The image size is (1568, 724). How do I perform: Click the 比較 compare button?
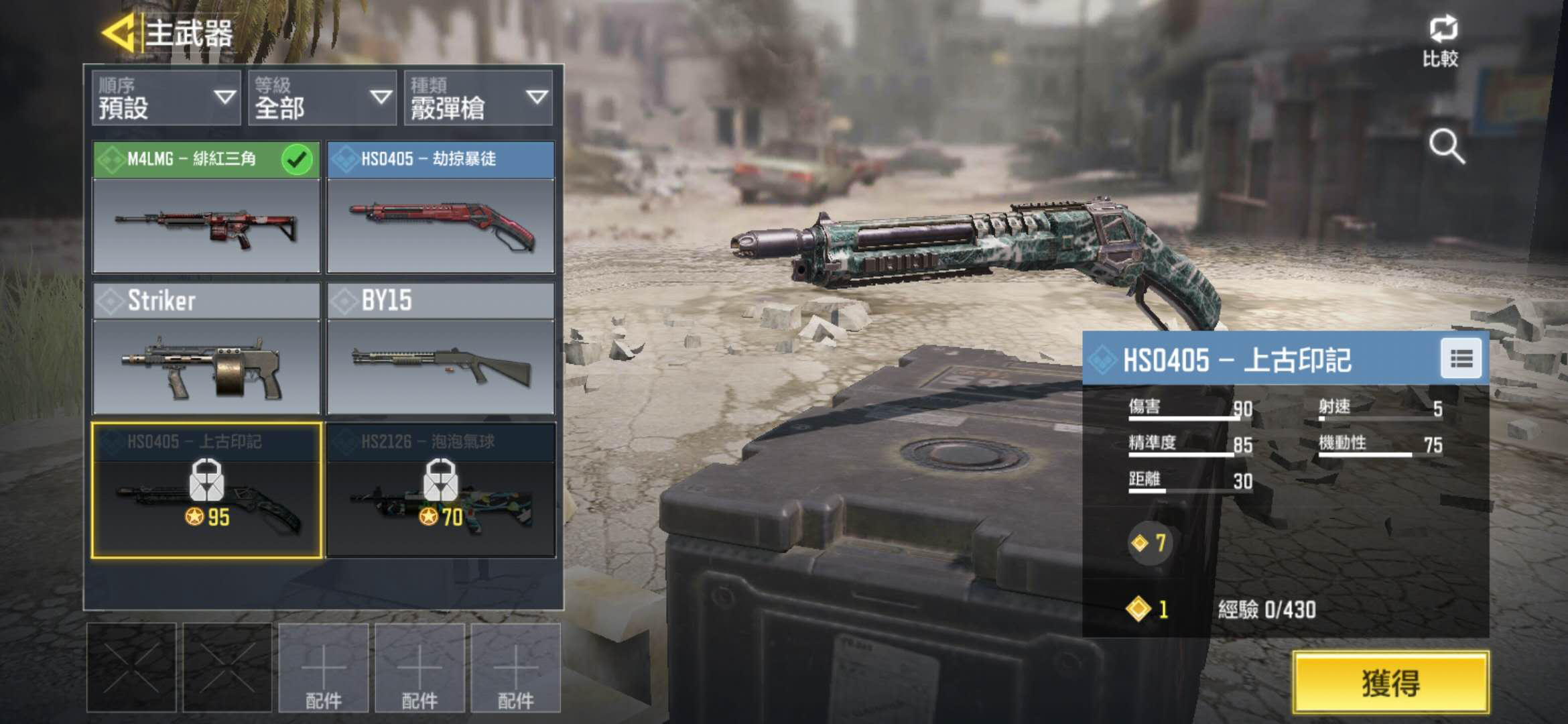click(1441, 42)
